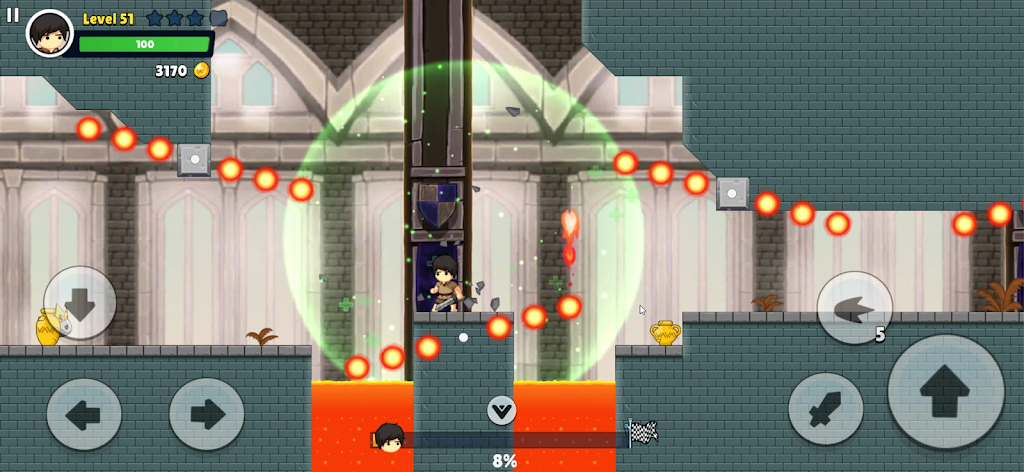The width and height of the screenshot is (1024, 472).
Task: Tap the move left arrow button
Action: [x=84, y=413]
